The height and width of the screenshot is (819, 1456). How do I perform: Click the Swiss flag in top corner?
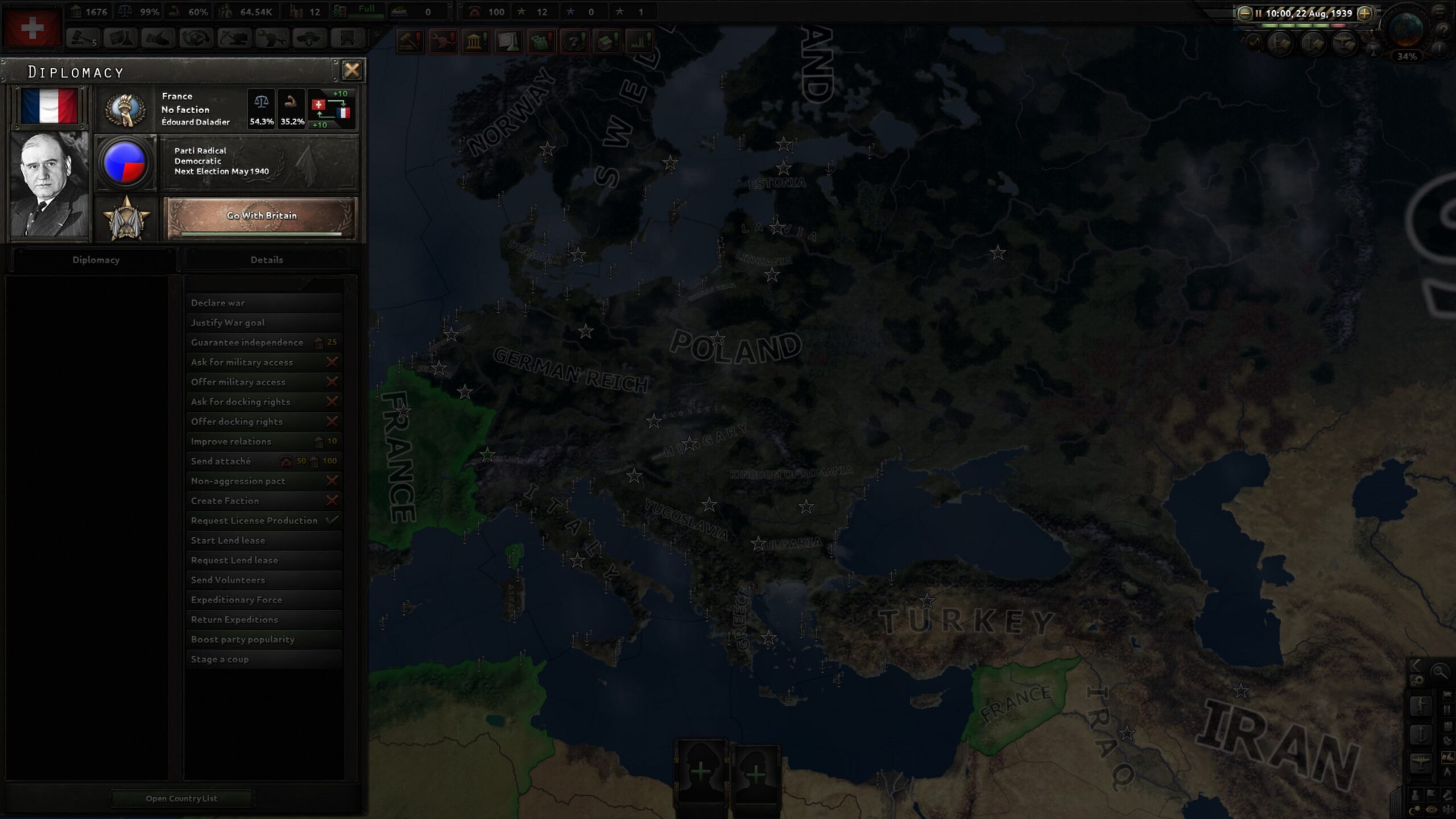click(x=32, y=28)
